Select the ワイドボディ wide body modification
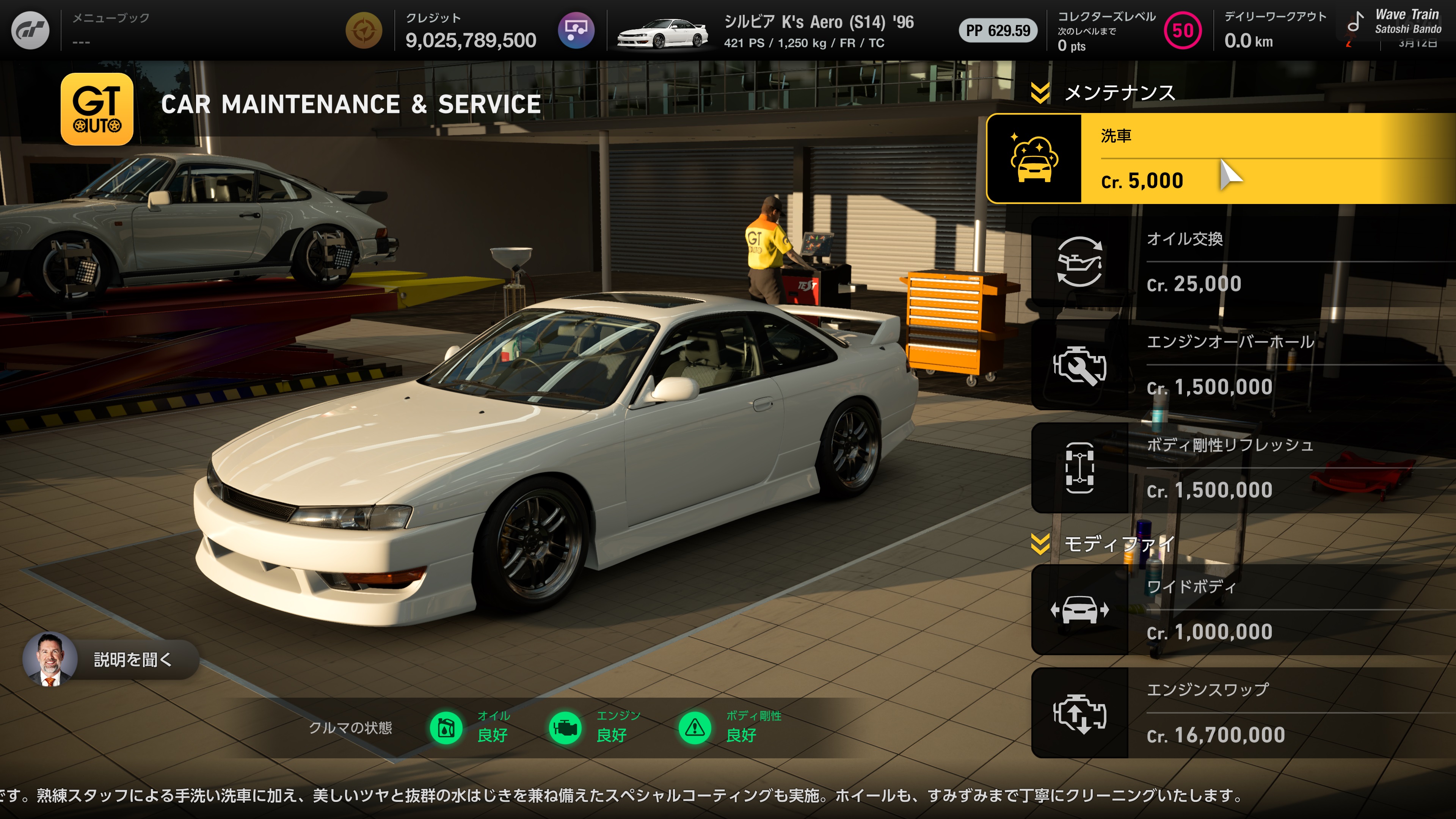This screenshot has height=819, width=1456. pos(1244,610)
